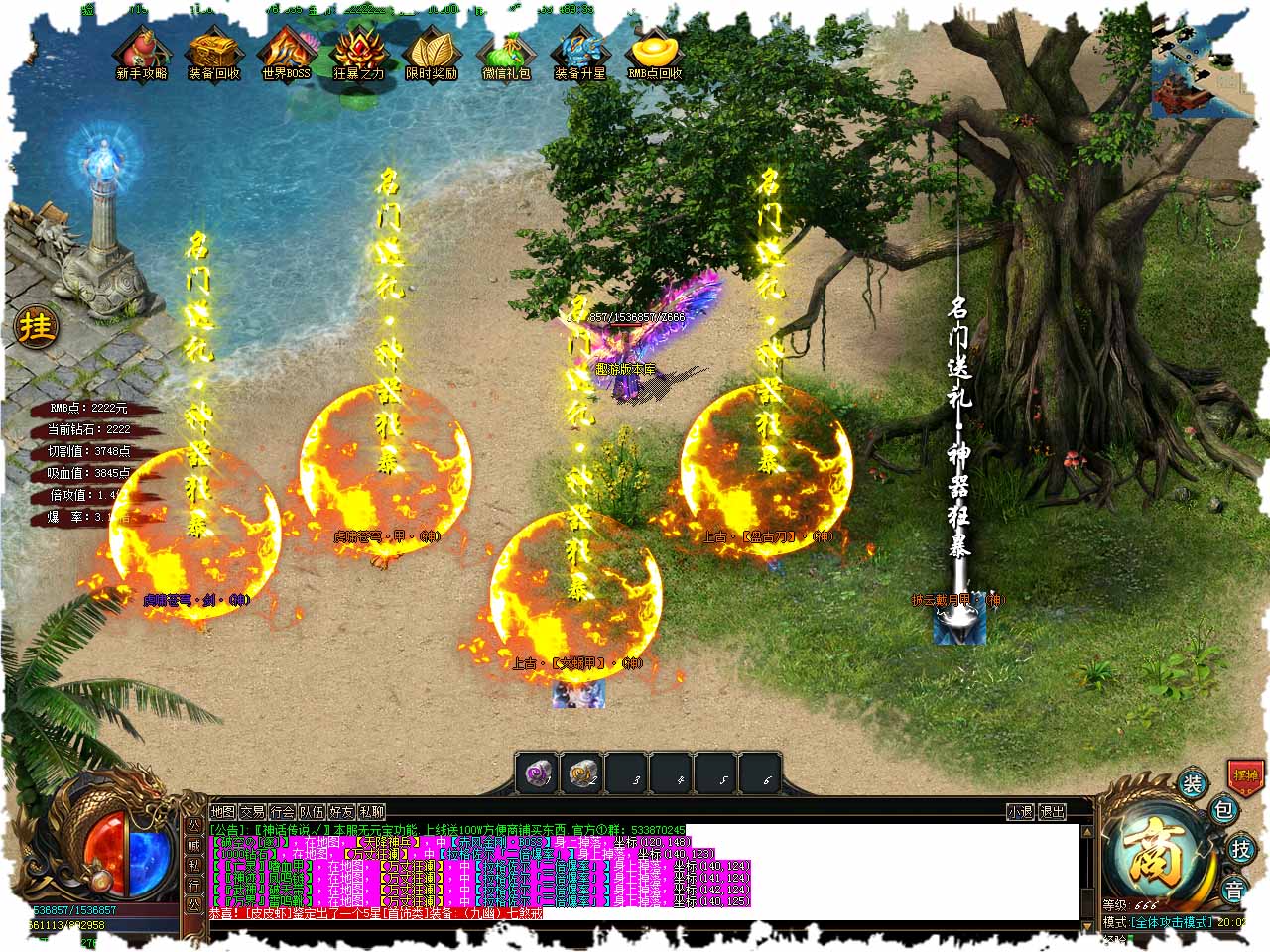Image resolution: width=1270 pixels, height=952 pixels.
Task: Use the purple scroll in hotbar slot 1
Action: [539, 773]
